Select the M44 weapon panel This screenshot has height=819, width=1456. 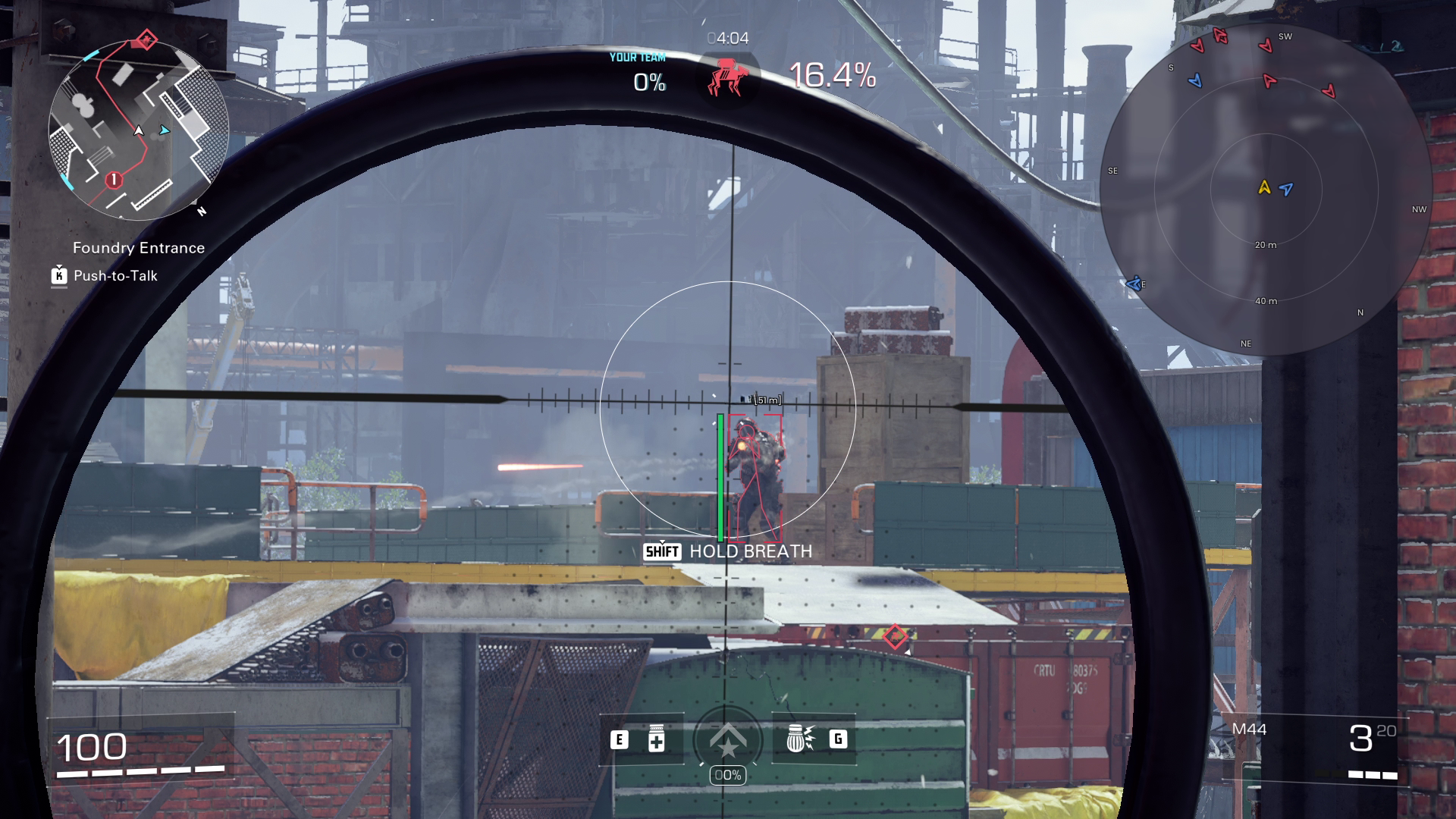click(1316, 747)
